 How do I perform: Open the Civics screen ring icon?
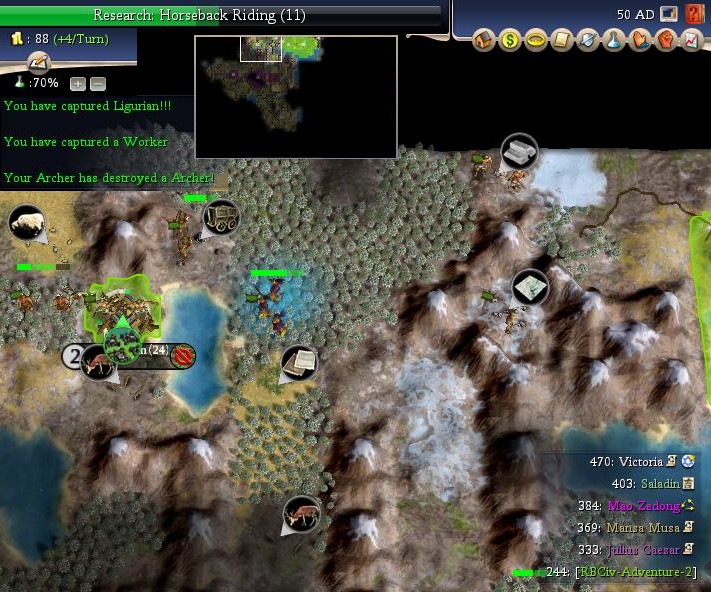[535, 42]
